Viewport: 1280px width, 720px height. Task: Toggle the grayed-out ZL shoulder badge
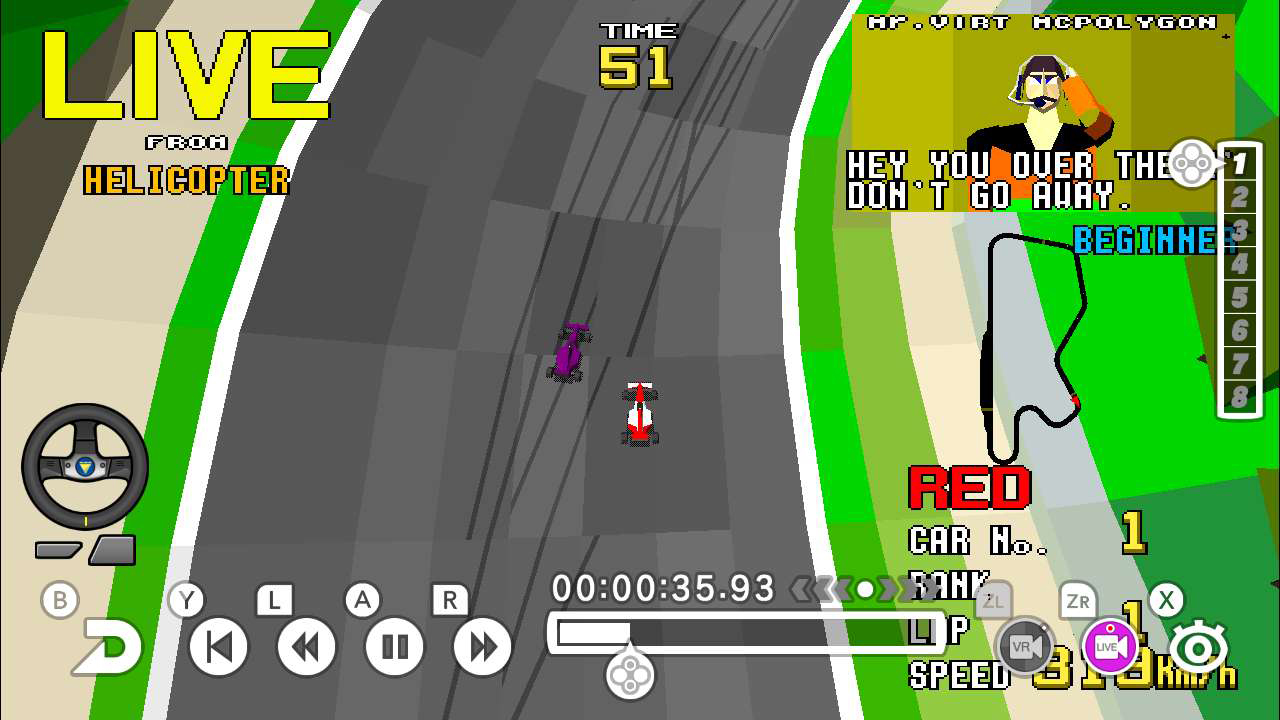click(991, 601)
